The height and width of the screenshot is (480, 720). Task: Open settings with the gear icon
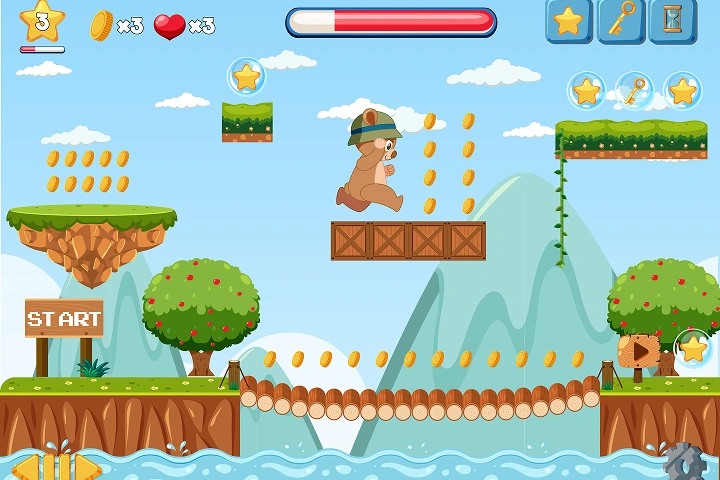[x=685, y=462]
